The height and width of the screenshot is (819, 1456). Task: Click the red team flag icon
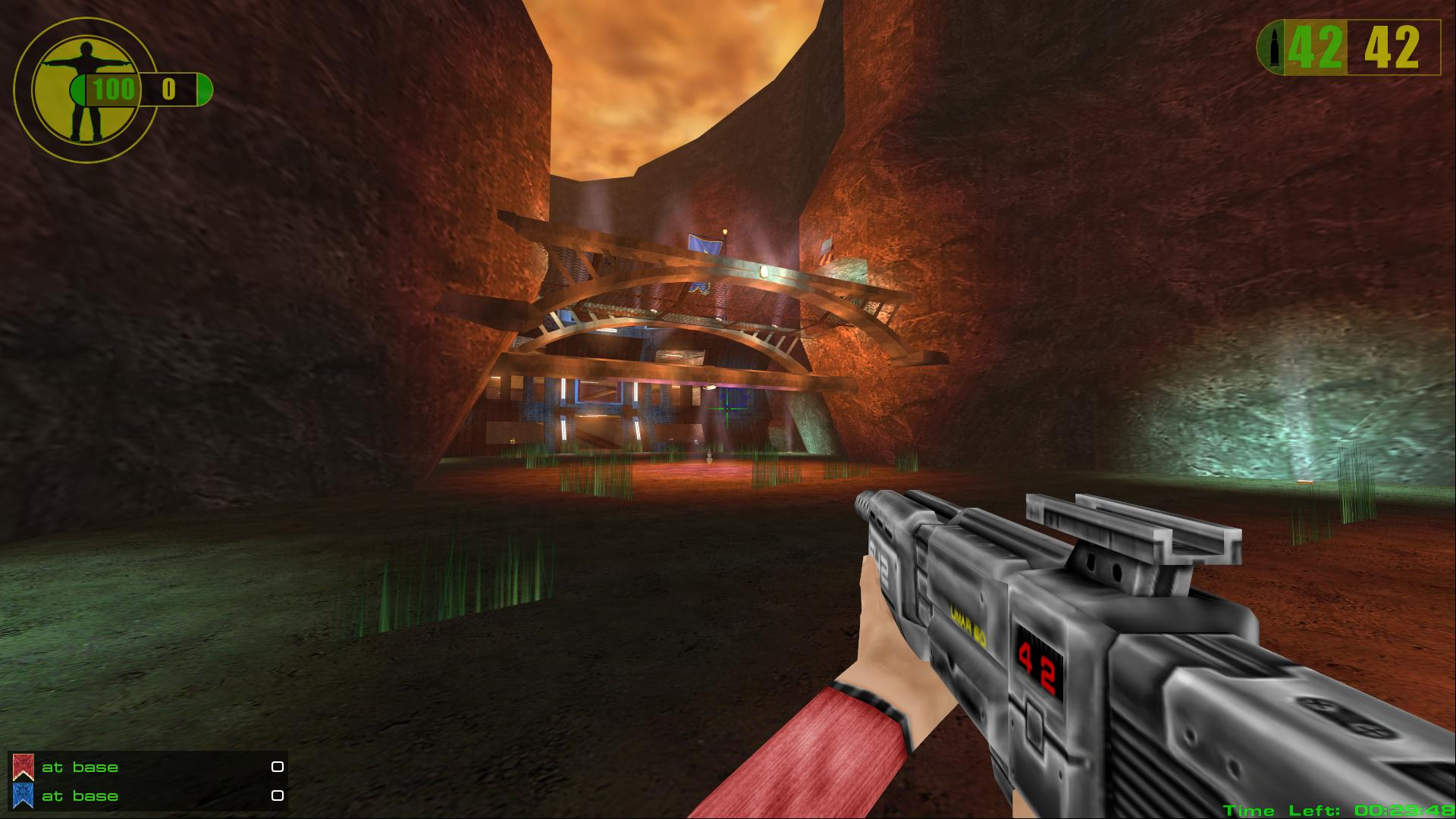[x=23, y=767]
